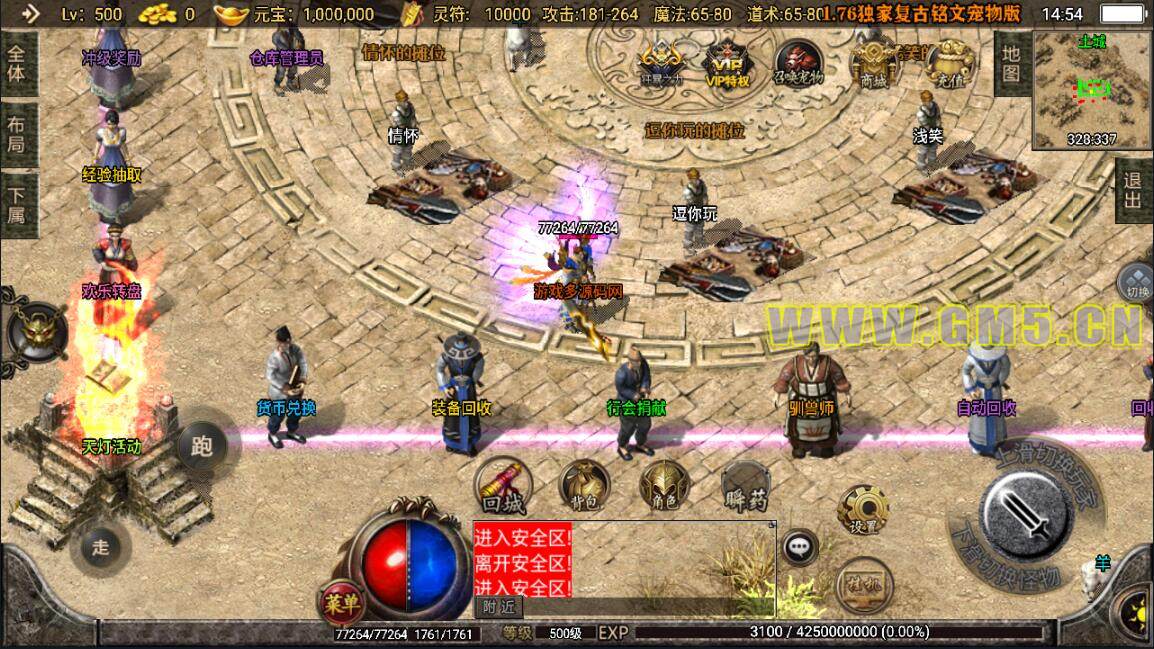Open the 商城 shop icon
Screen dimensions: 1154x649
click(x=874, y=64)
